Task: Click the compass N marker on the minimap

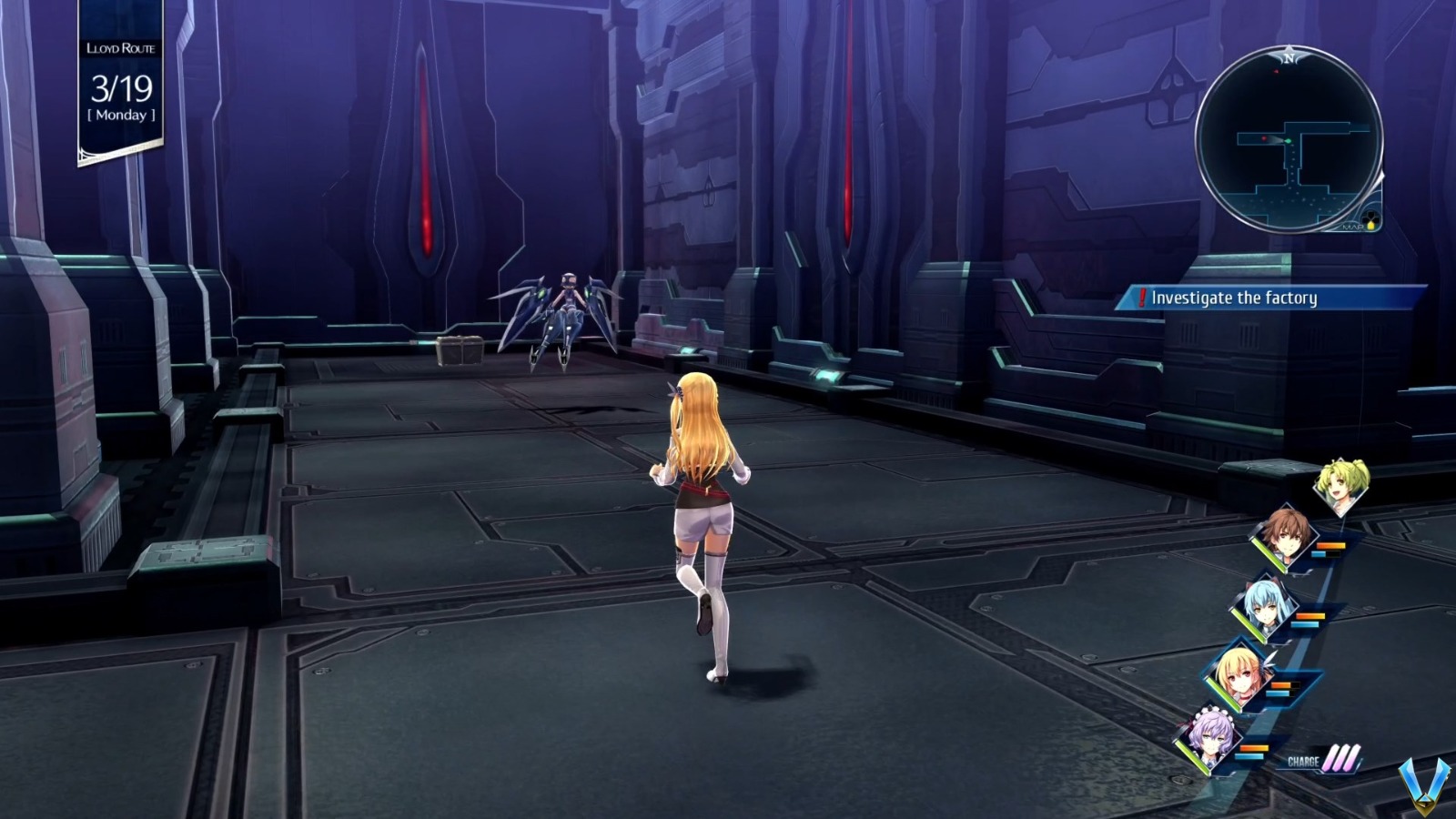Action: 1291,57
